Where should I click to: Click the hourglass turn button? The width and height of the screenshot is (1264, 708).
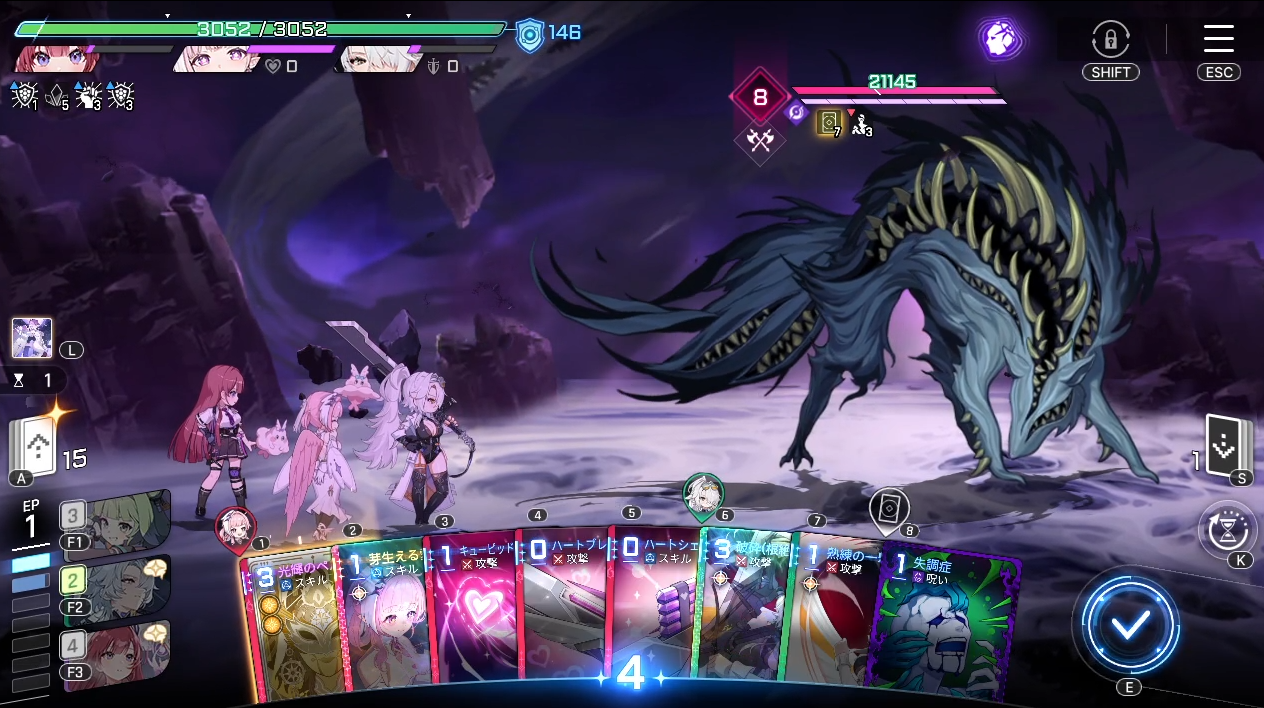pyautogui.click(x=1227, y=529)
